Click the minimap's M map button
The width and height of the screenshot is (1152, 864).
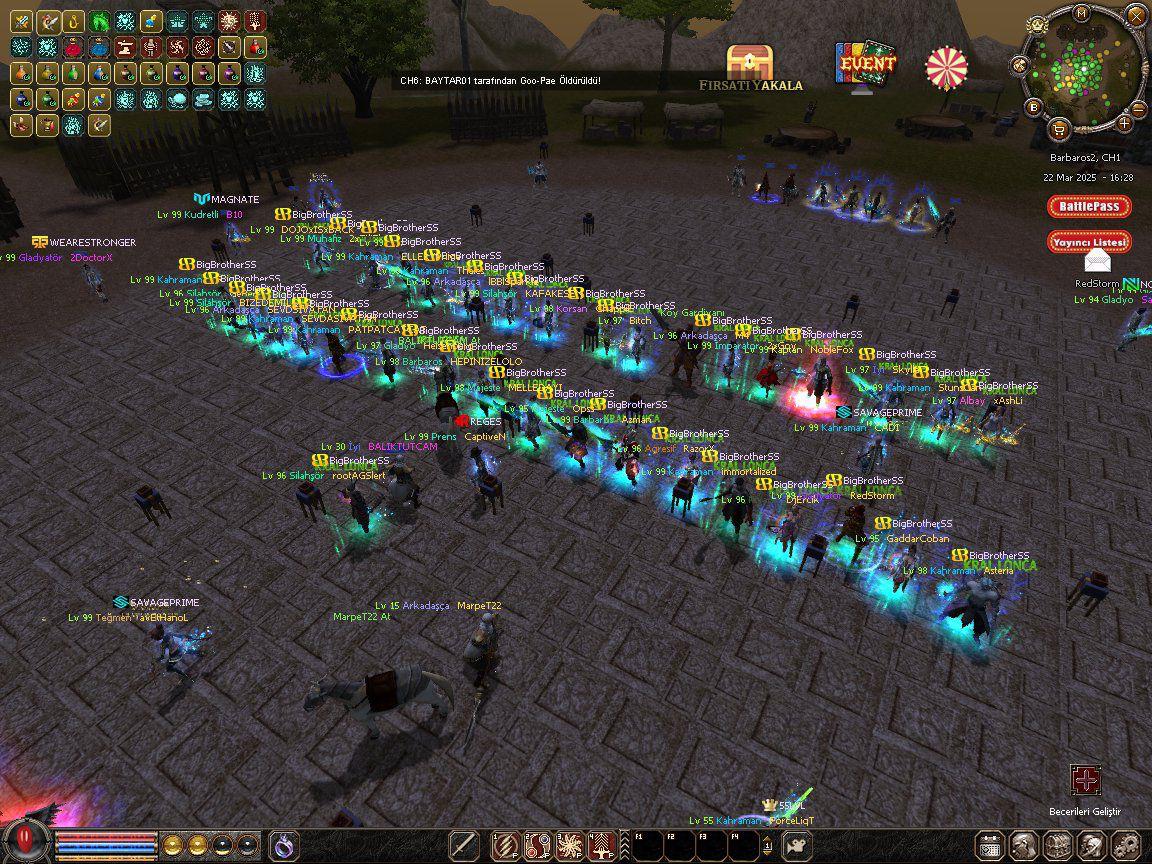(1081, 13)
